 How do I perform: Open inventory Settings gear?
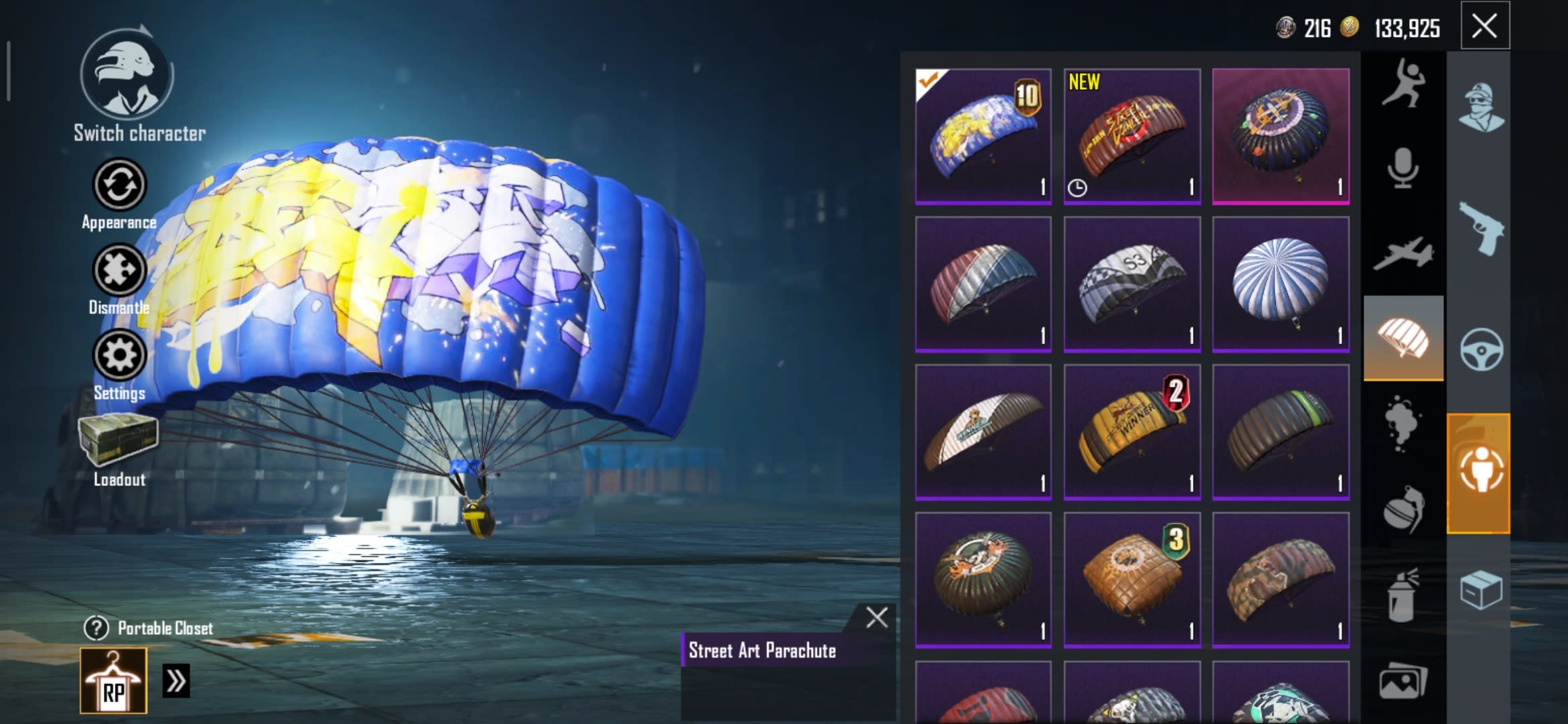coord(119,355)
